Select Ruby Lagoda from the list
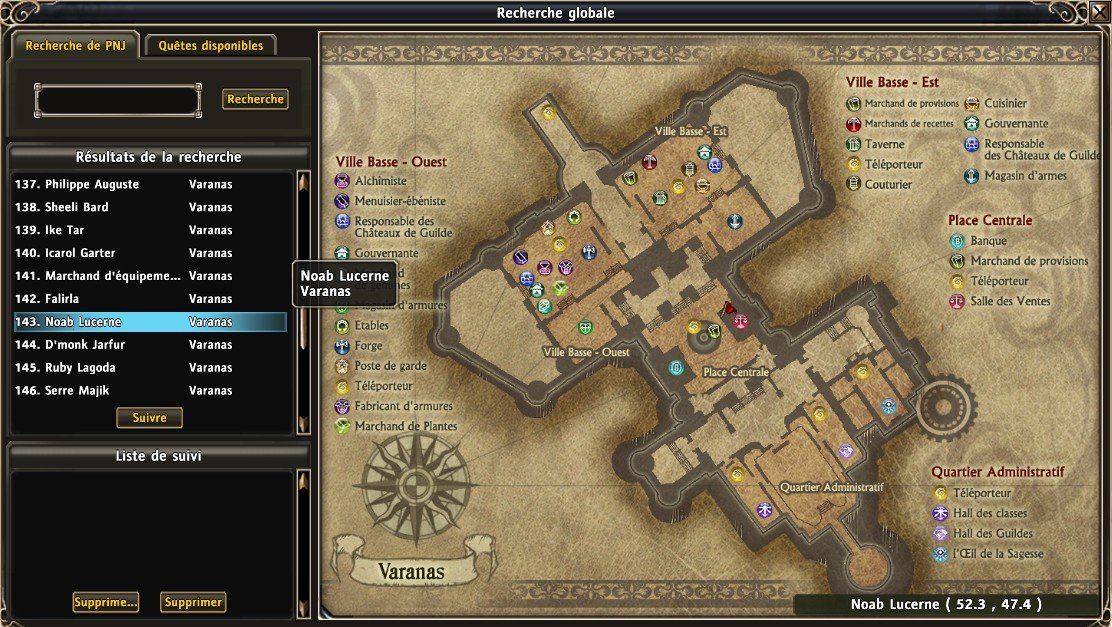The height and width of the screenshot is (627, 1112). [x=150, y=367]
